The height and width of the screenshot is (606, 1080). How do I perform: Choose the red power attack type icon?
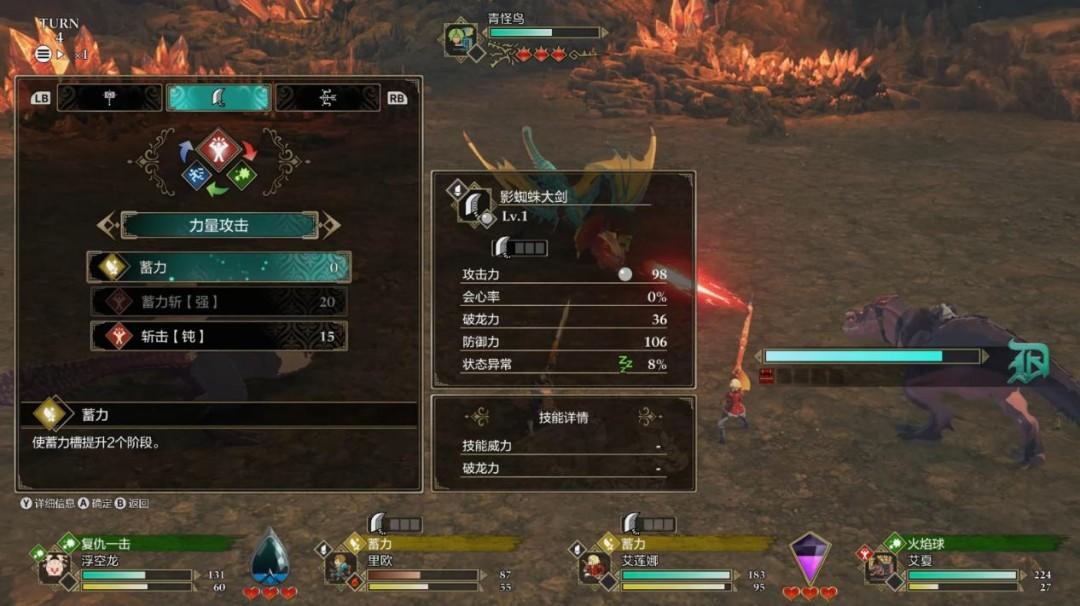pyautogui.click(x=218, y=149)
